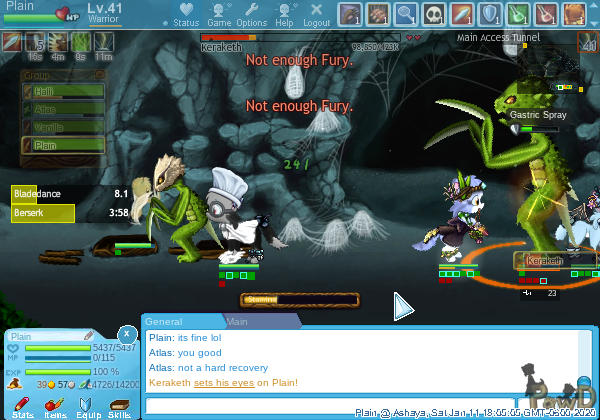Viewport: 600px width, 420px height.
Task: Switch to the Main chat tab
Action: [x=238, y=322]
